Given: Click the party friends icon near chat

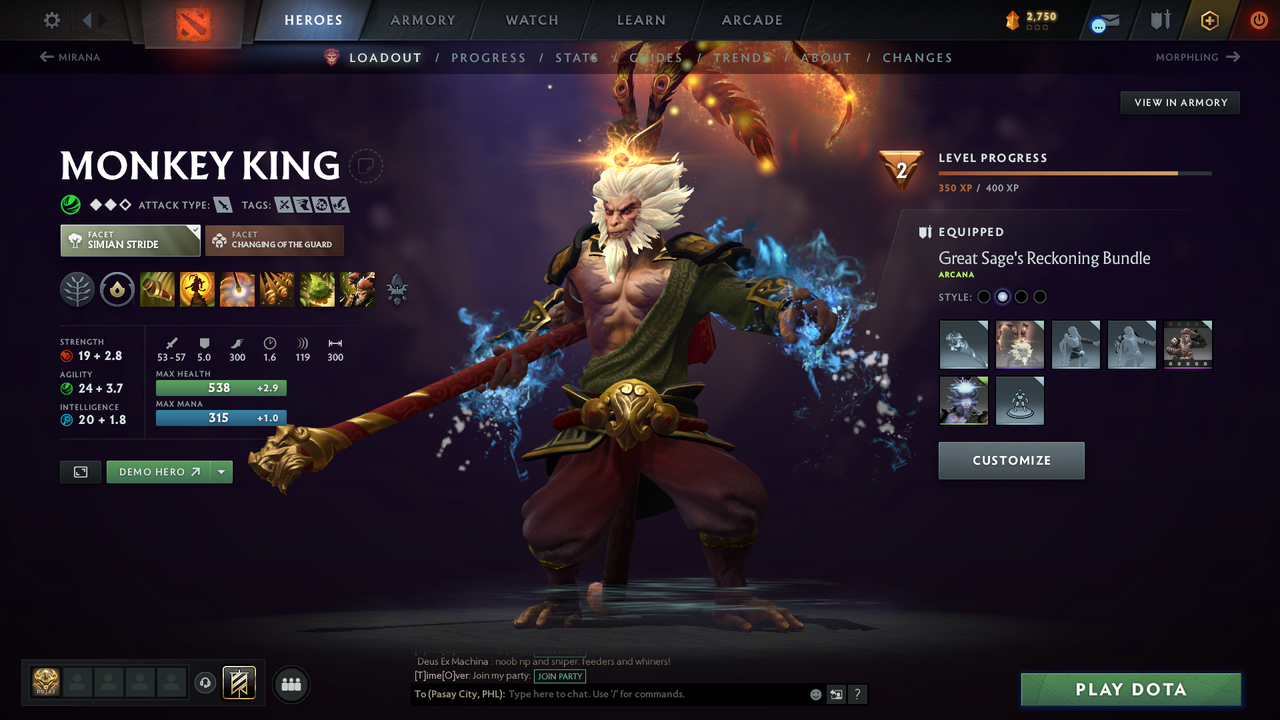Looking at the screenshot, I should tap(290, 684).
